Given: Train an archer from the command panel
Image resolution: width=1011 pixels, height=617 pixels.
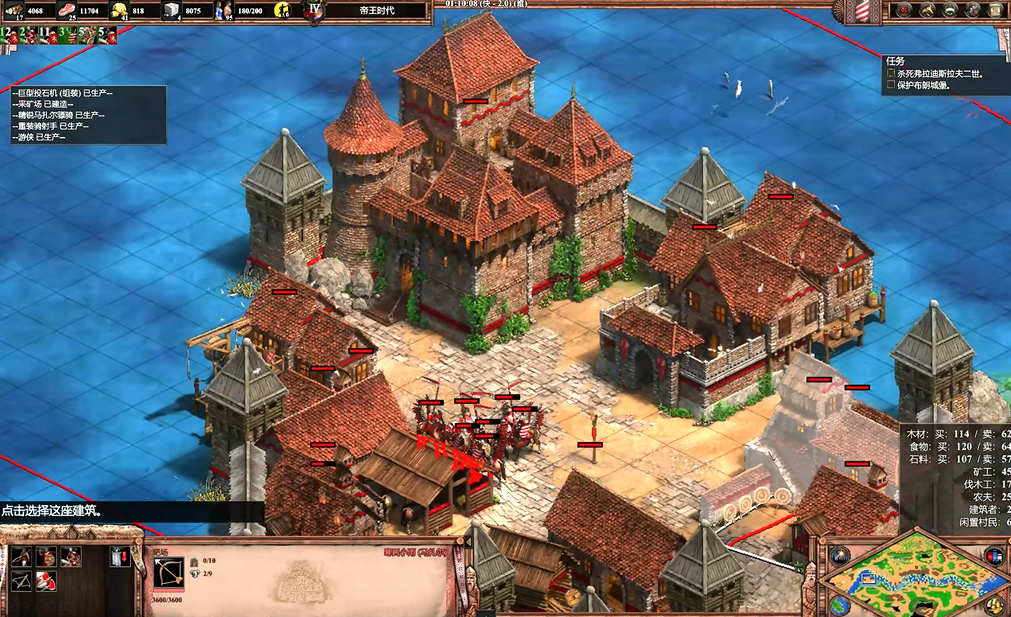Looking at the screenshot, I should click(x=20, y=556).
